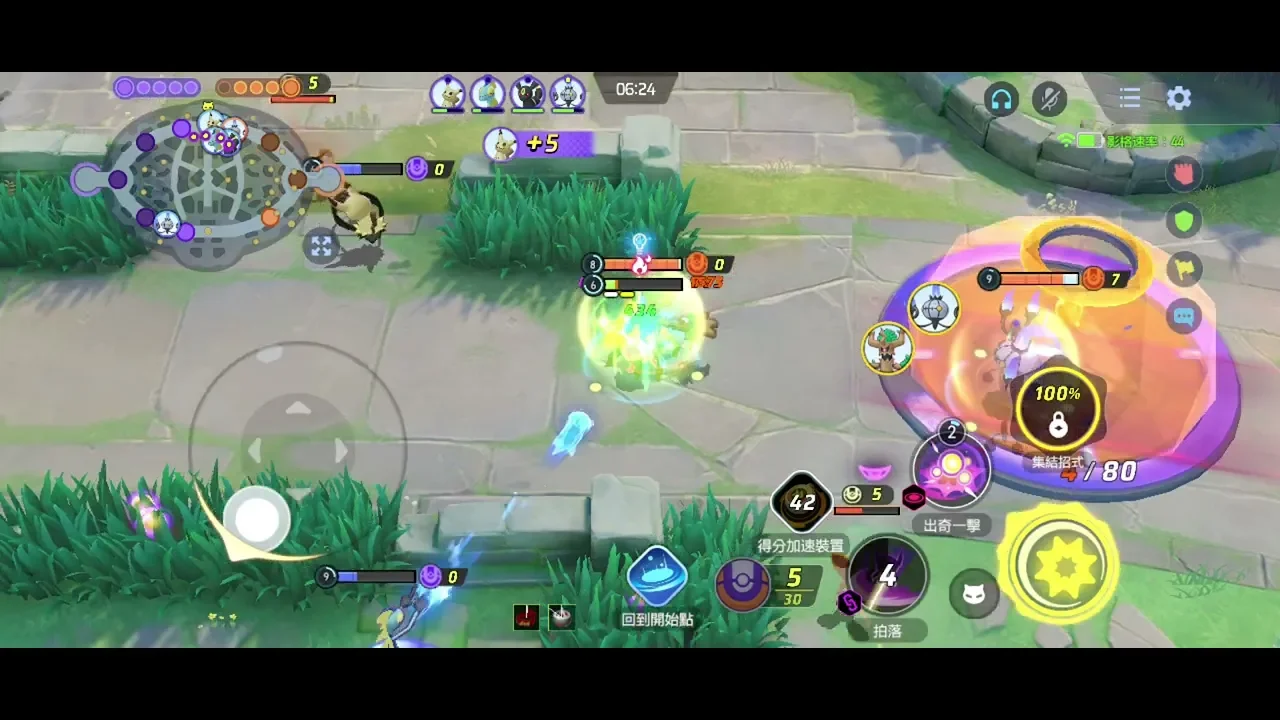Tap 回到開始點 to return to base
This screenshot has width=1280, height=720.
[x=657, y=578]
